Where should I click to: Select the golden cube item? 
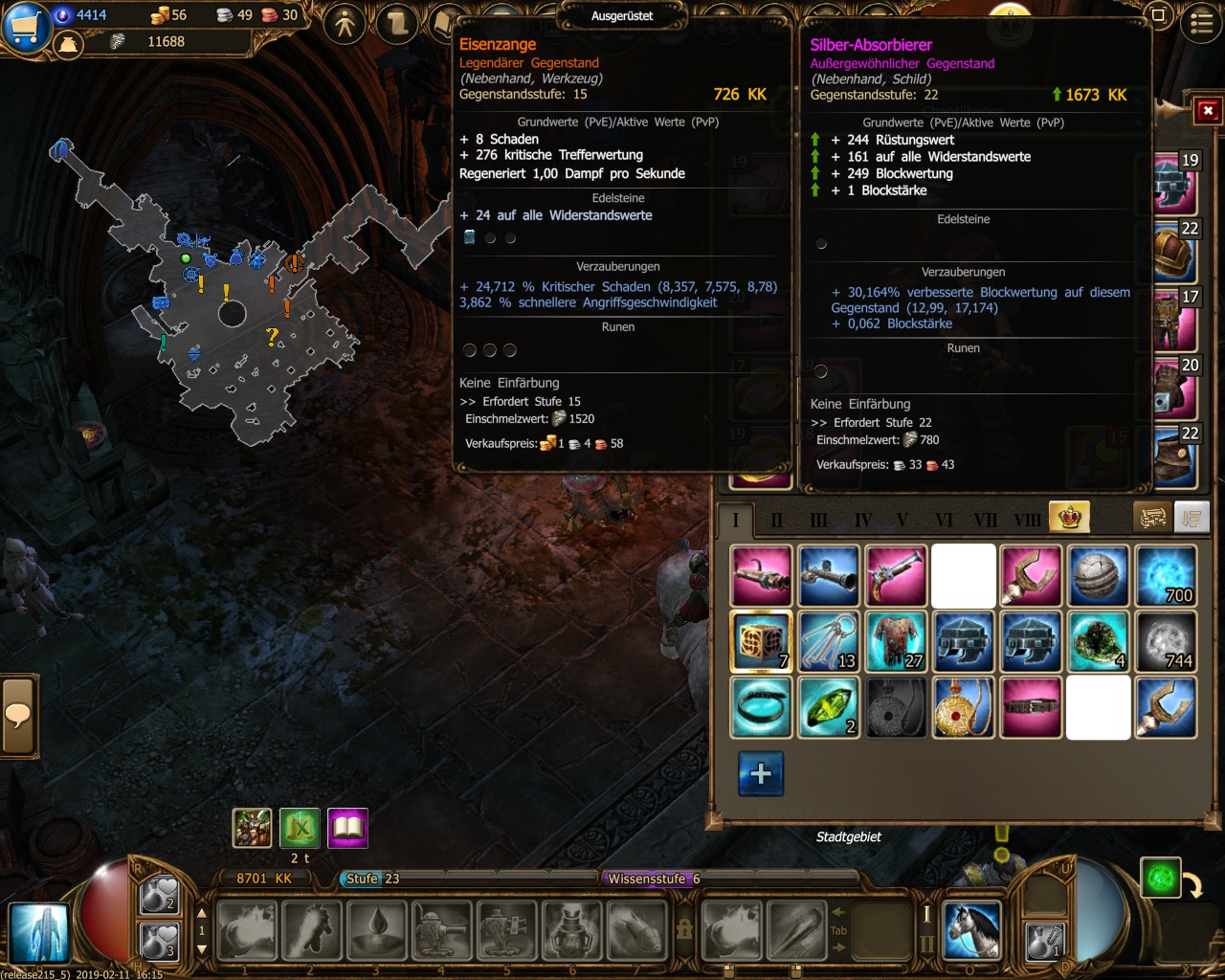coord(761,642)
